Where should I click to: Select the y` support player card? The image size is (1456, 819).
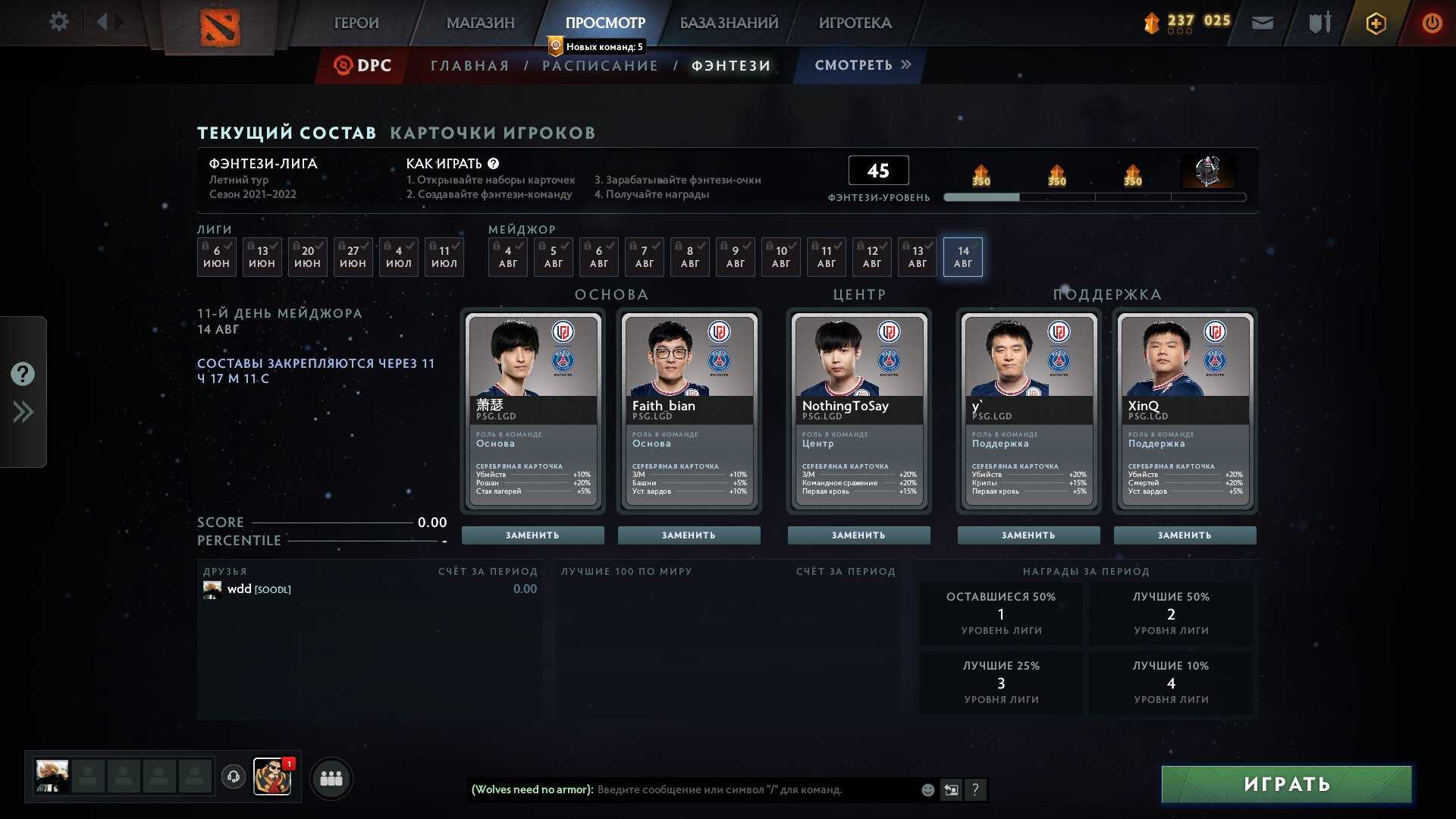pyautogui.click(x=1028, y=409)
